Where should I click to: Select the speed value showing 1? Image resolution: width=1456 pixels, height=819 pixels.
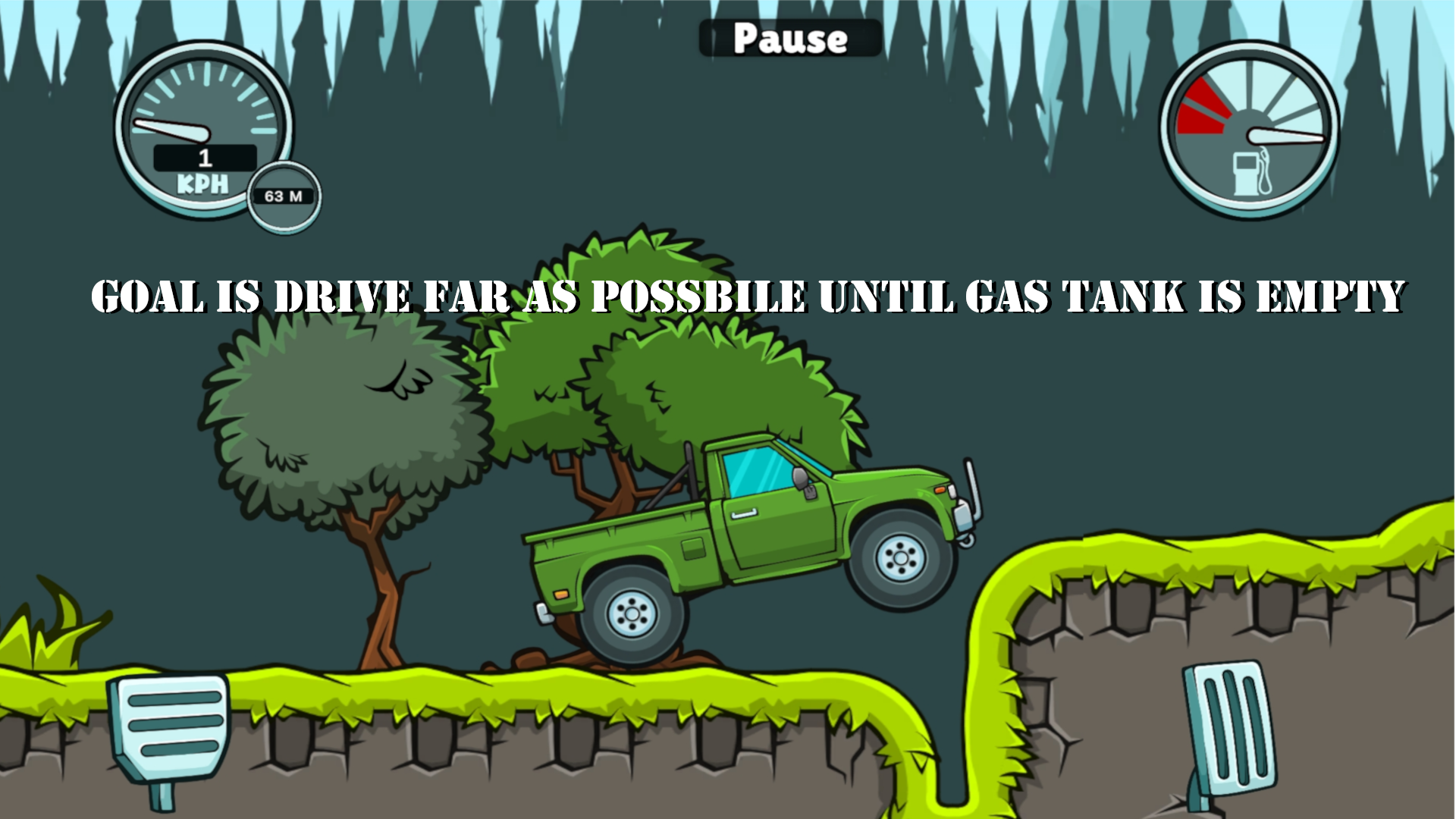click(203, 158)
